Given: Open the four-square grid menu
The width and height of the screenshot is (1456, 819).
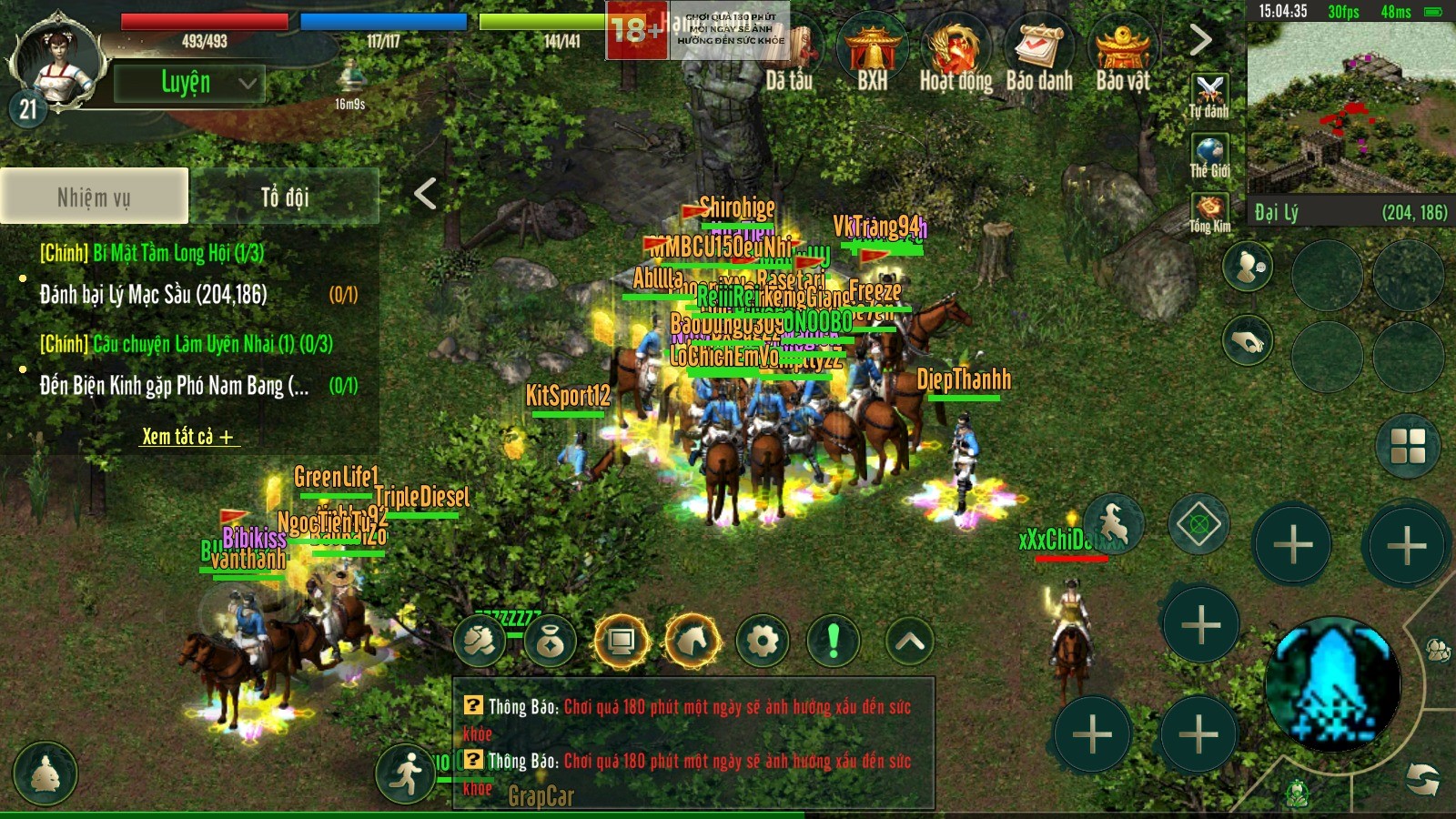Looking at the screenshot, I should (1408, 446).
